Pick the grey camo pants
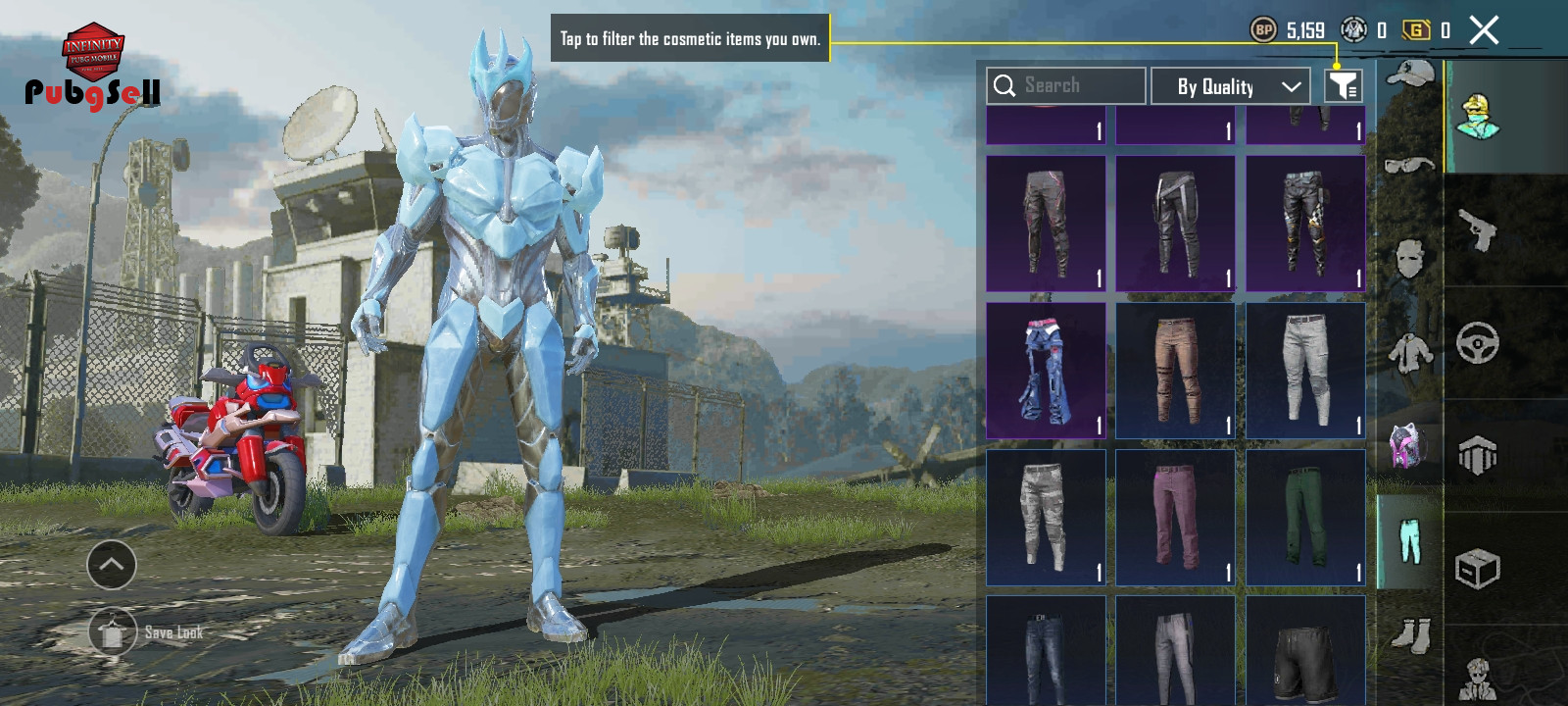Viewport: 1568px width, 706px height. point(1046,517)
